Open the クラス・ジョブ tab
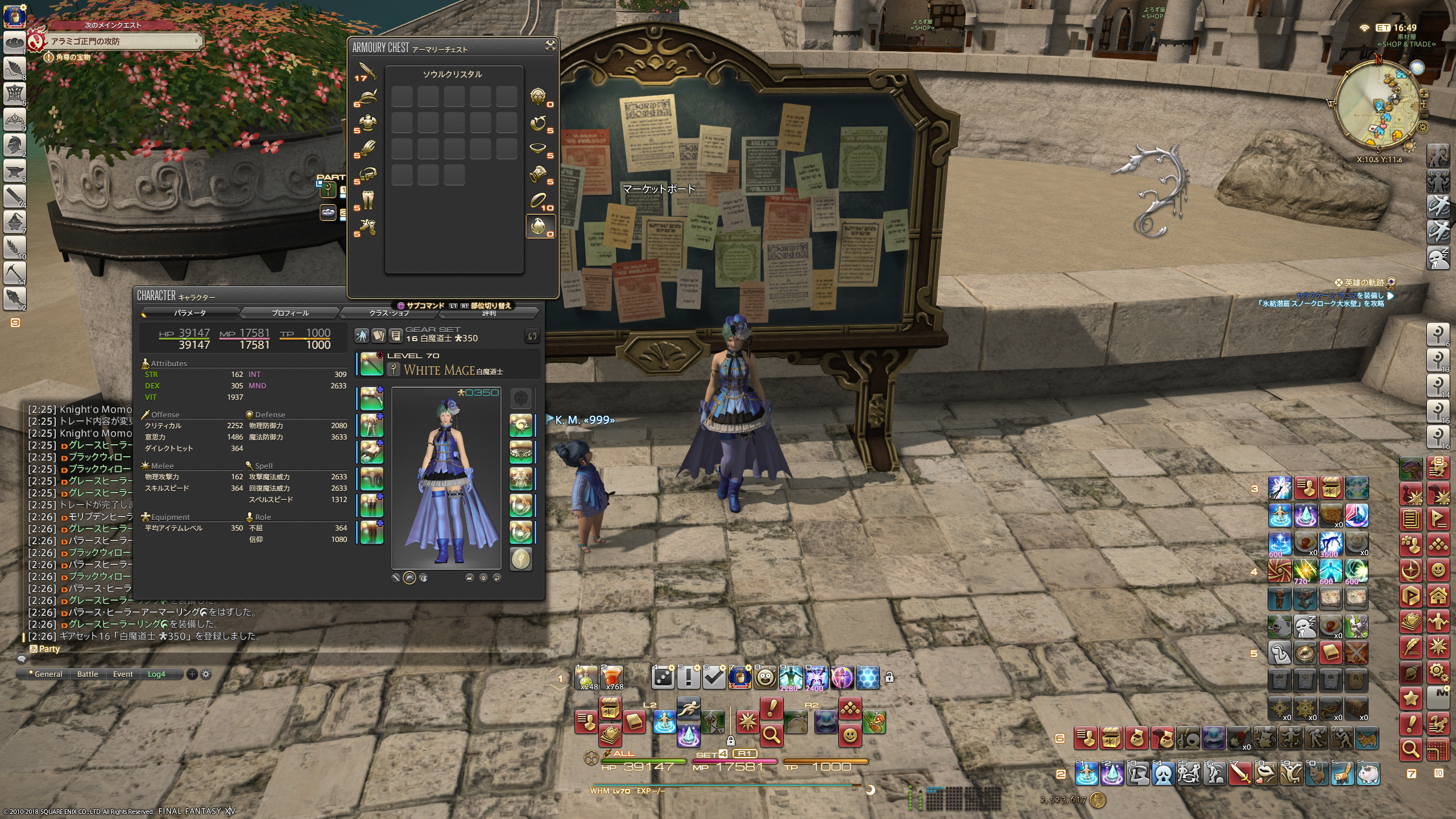The width and height of the screenshot is (1456, 819). pyautogui.click(x=389, y=313)
